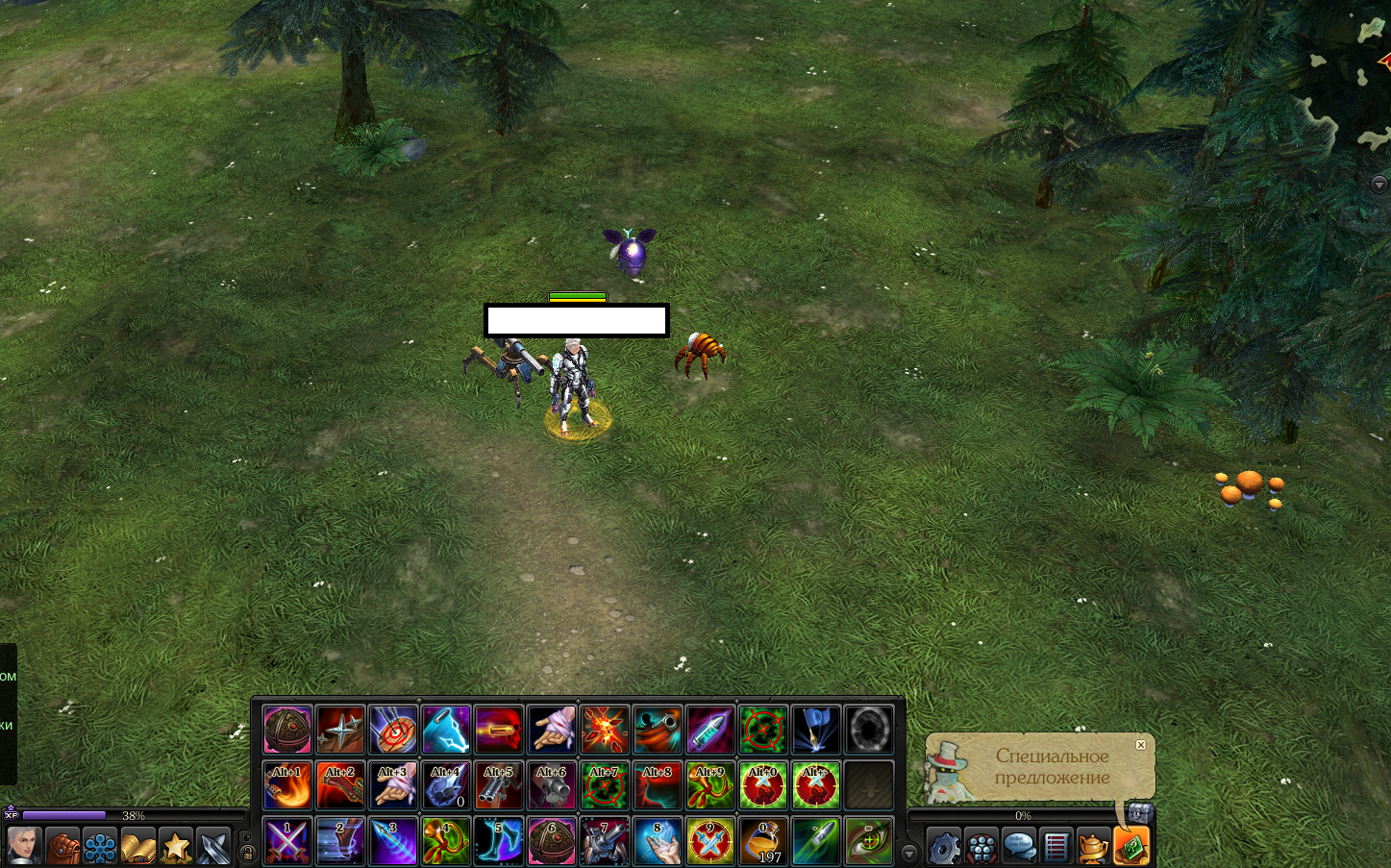
Task: Activate the flame skill bound to Alt+1
Action: coord(287,785)
